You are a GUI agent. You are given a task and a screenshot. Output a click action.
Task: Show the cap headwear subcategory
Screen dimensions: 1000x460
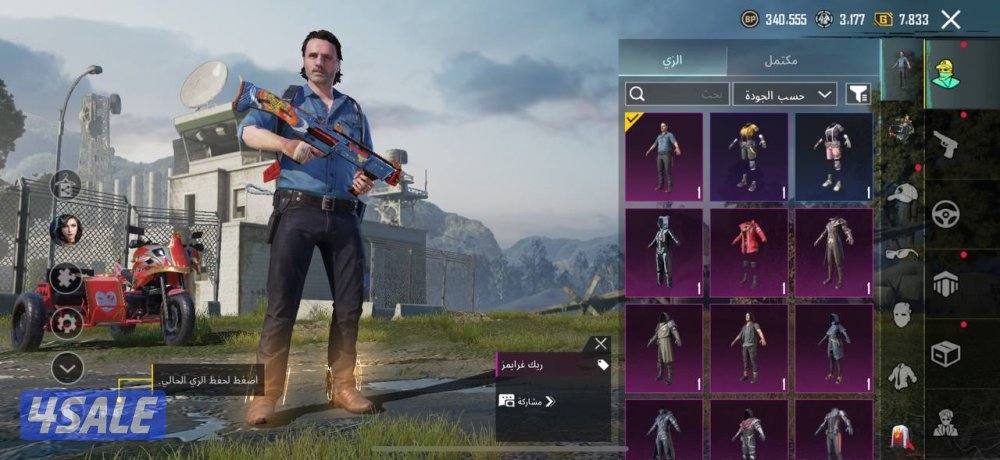click(903, 193)
